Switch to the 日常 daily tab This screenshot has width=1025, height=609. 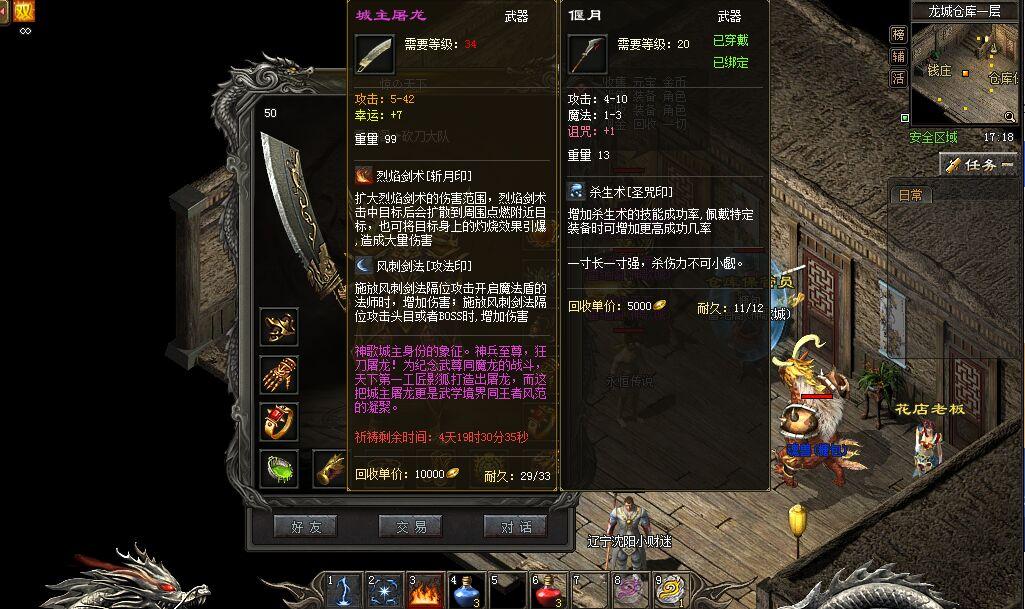(910, 195)
